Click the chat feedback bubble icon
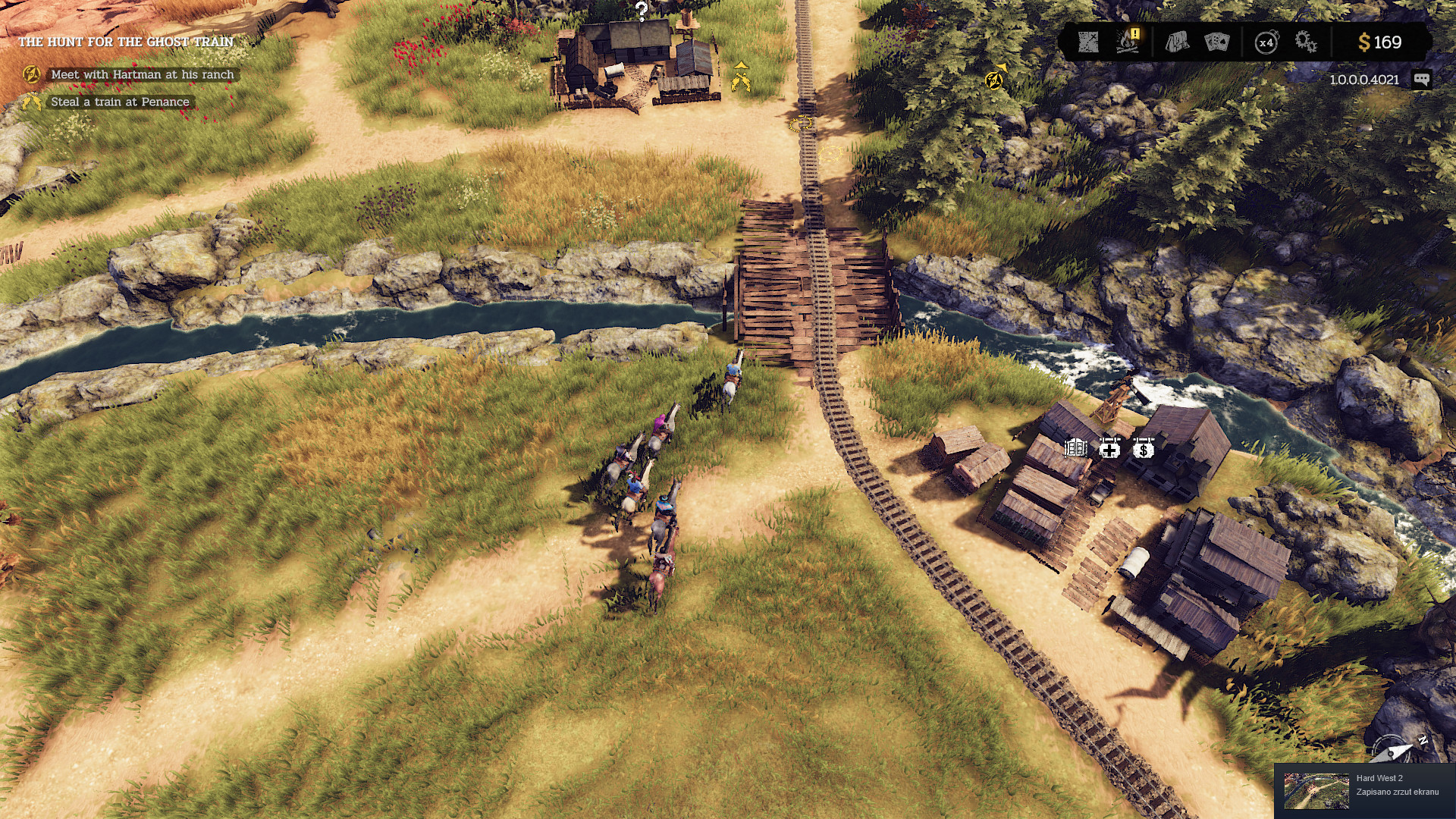Screen dimensions: 1456x819 pyautogui.click(x=1420, y=79)
